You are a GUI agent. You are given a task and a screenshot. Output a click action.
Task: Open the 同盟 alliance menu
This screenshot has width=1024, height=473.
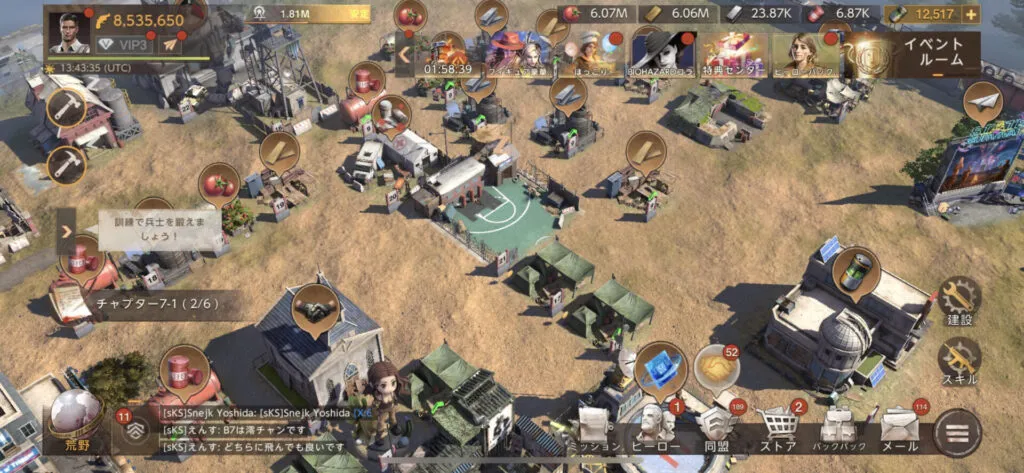point(717,427)
